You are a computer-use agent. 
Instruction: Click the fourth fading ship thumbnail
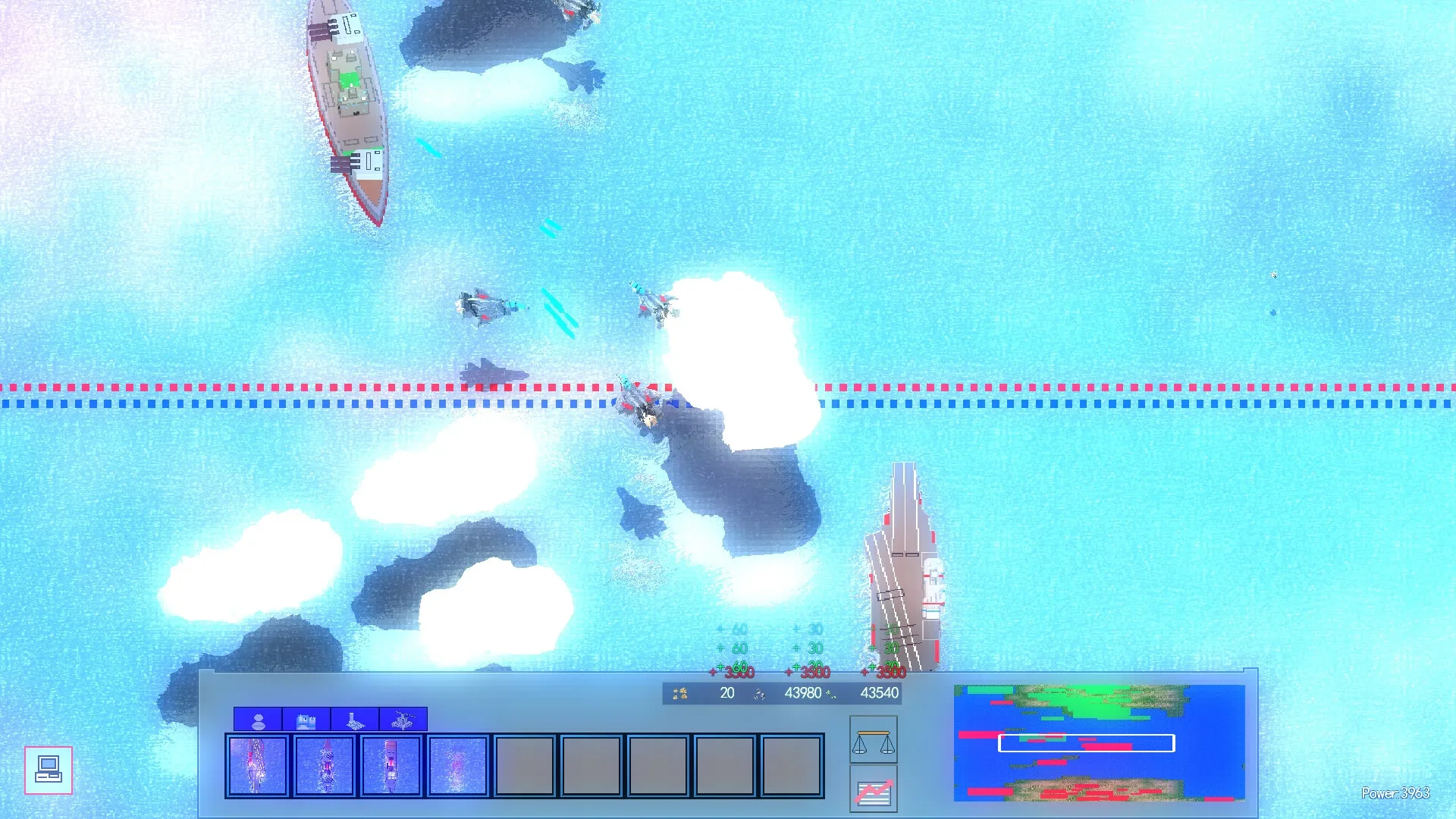(x=457, y=764)
